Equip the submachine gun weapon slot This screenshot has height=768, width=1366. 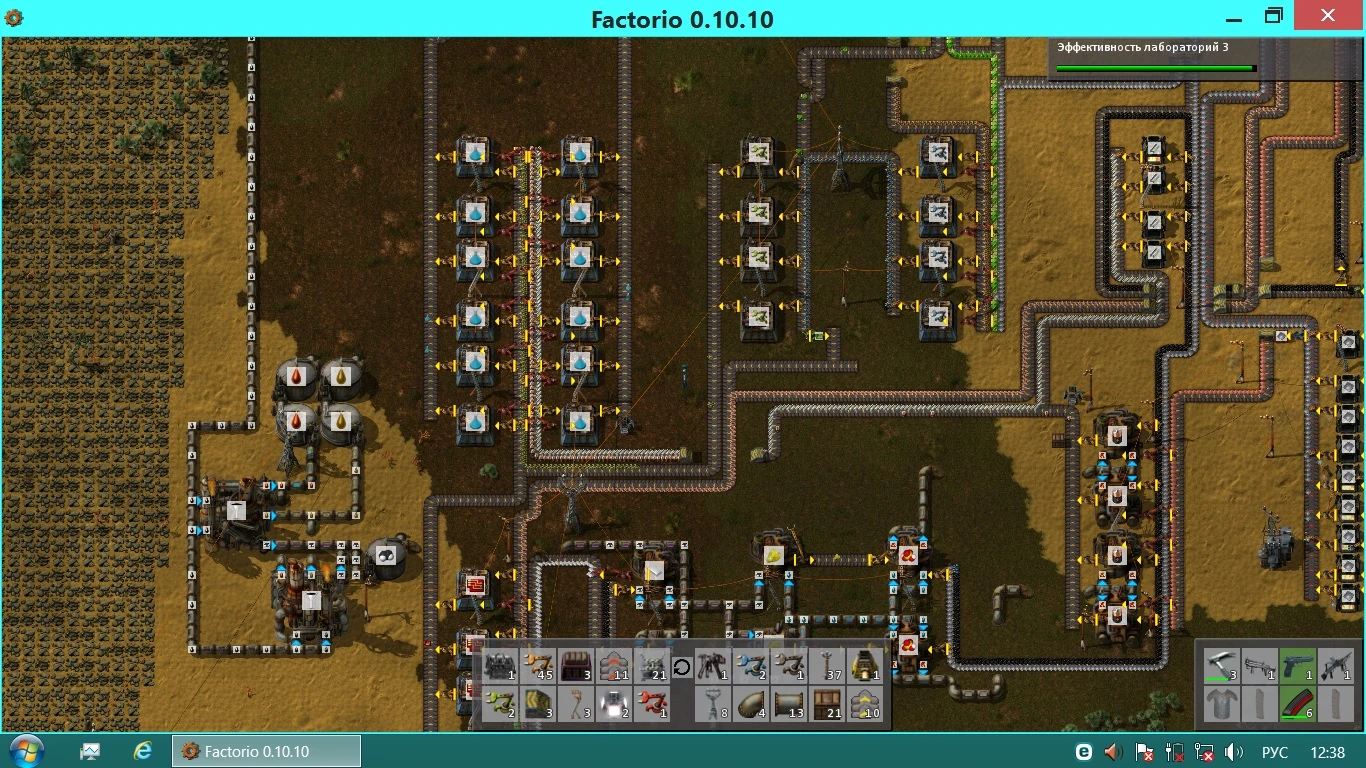coord(1260,666)
